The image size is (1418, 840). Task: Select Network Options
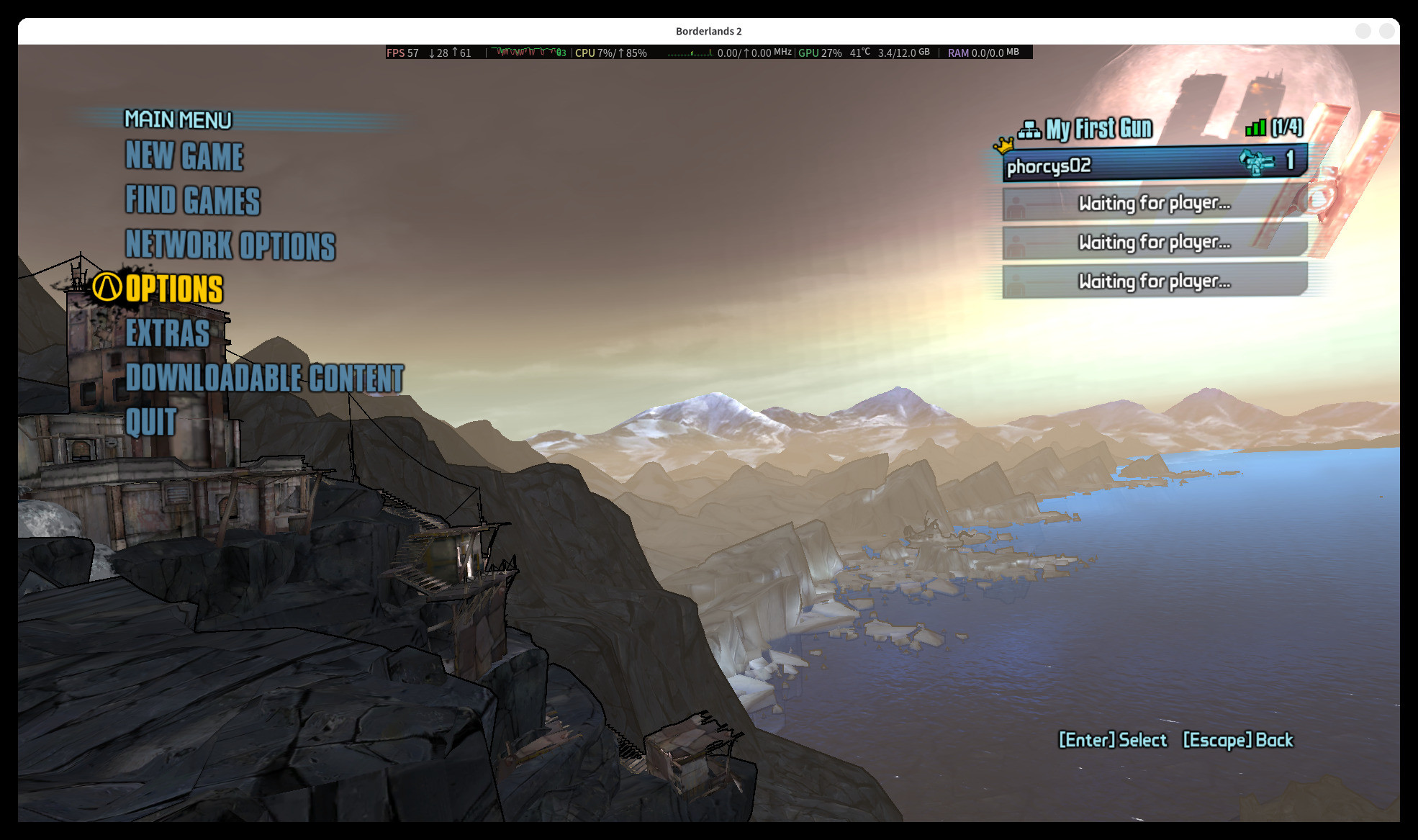[230, 245]
